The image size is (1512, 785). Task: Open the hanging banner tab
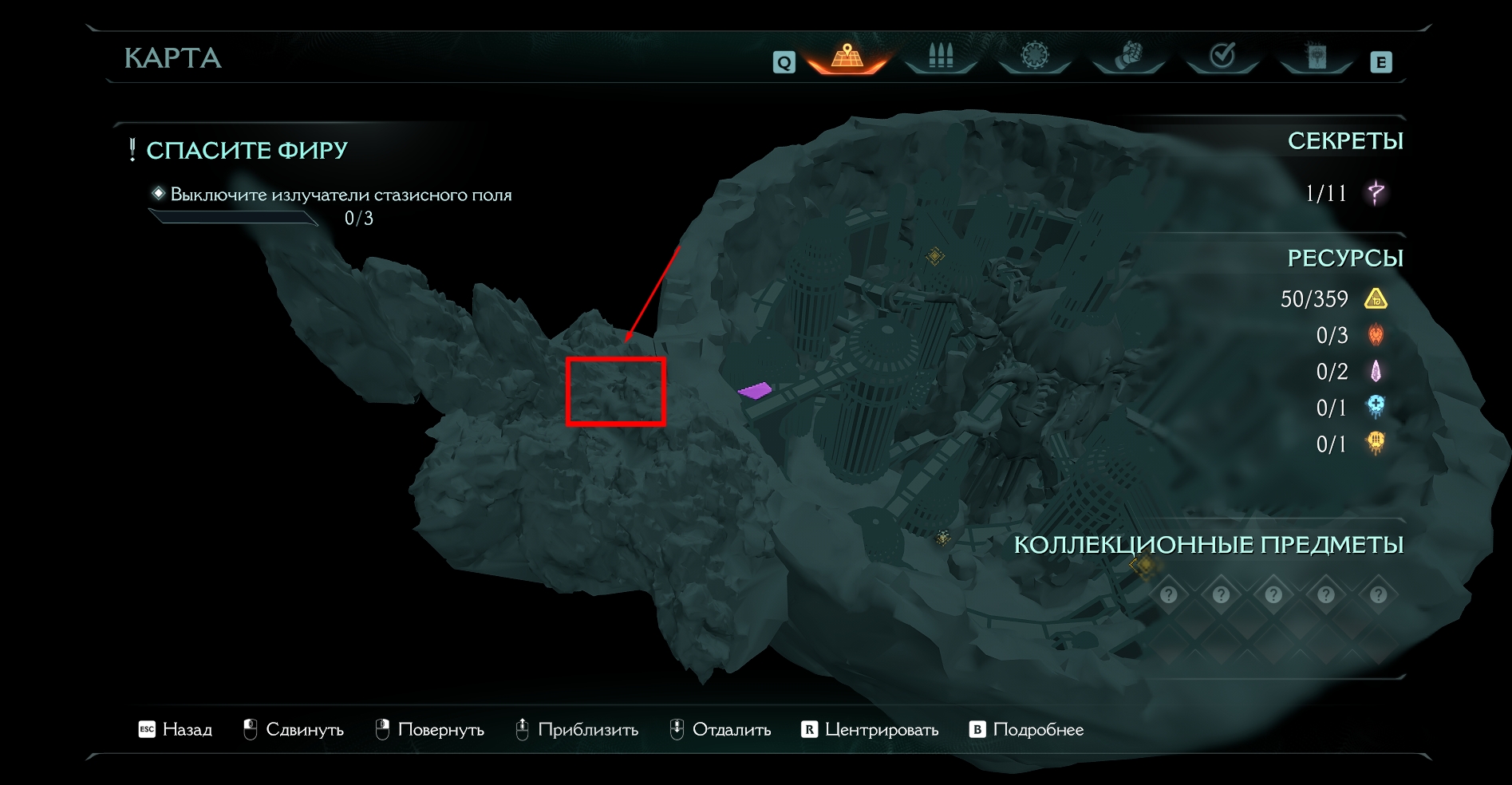(1316, 56)
